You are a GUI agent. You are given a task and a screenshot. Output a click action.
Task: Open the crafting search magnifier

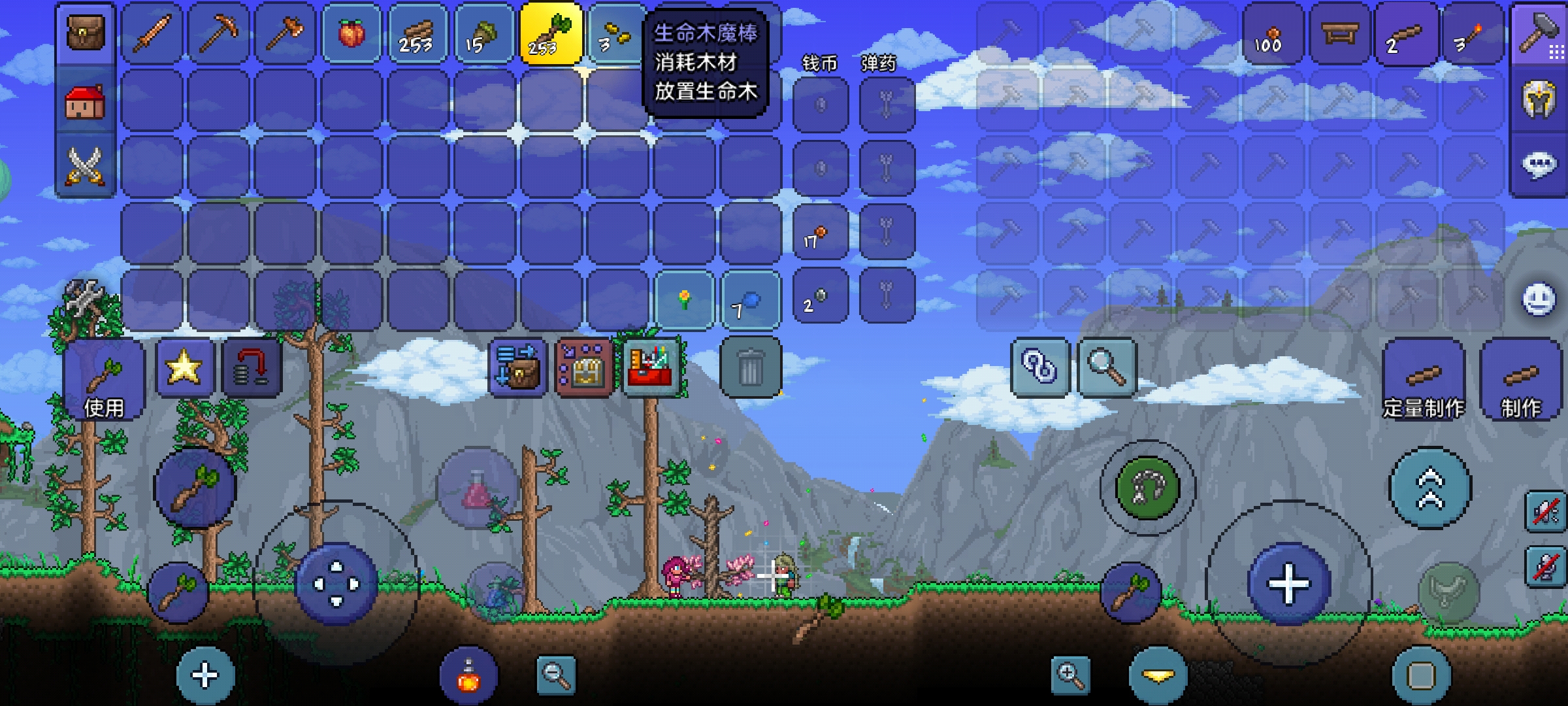tap(1106, 367)
